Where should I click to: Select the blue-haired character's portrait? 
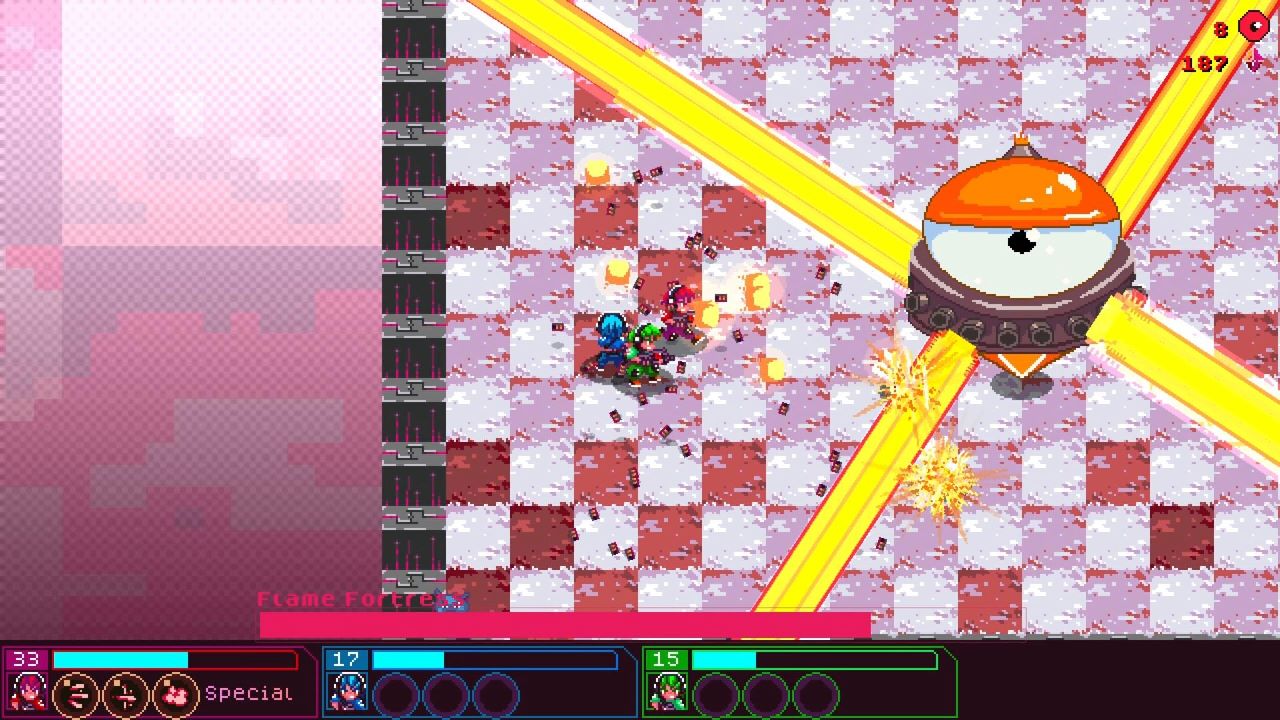tap(347, 692)
